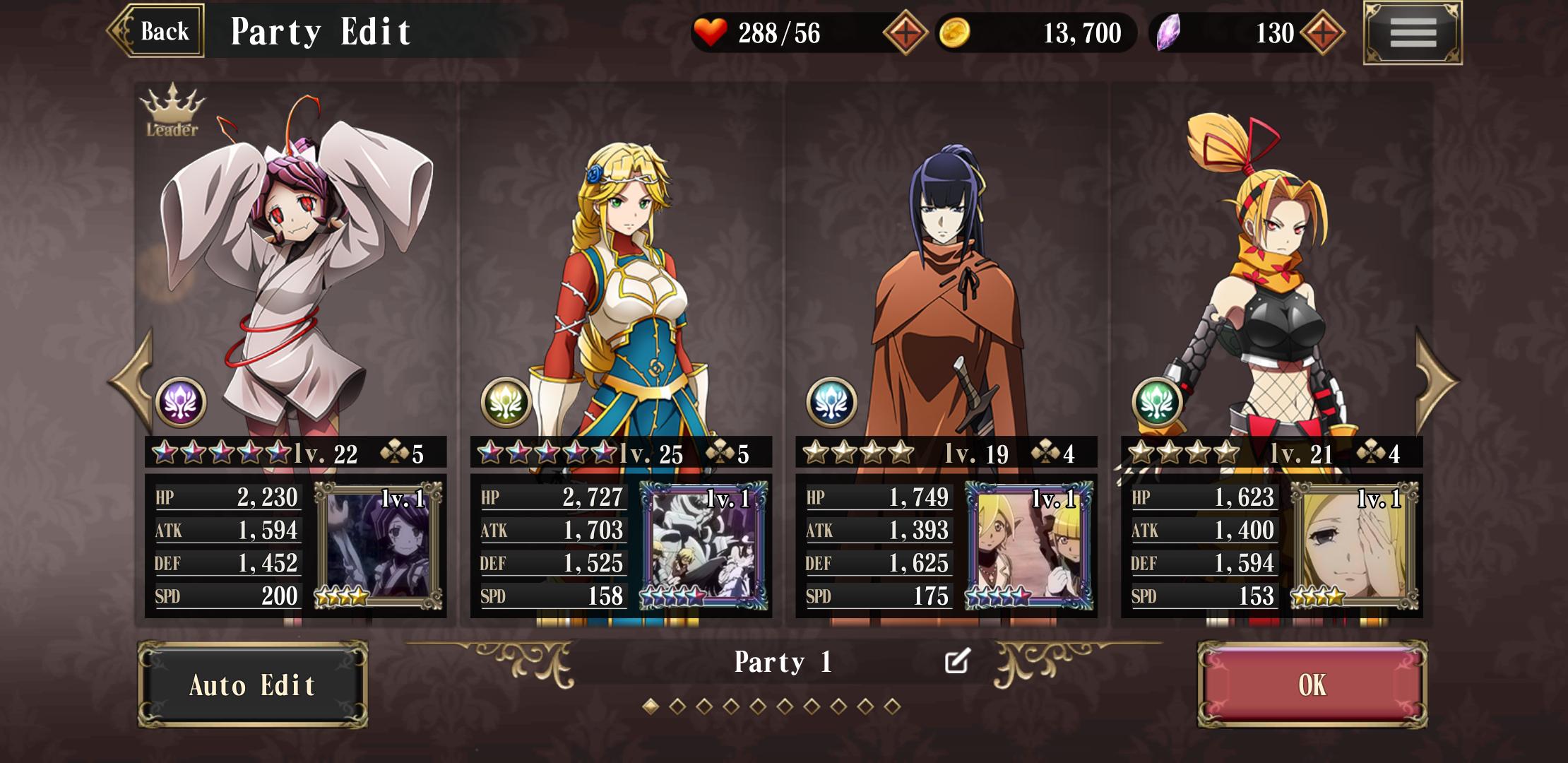Select the blonde ninja with orange scarf

coord(1271,283)
